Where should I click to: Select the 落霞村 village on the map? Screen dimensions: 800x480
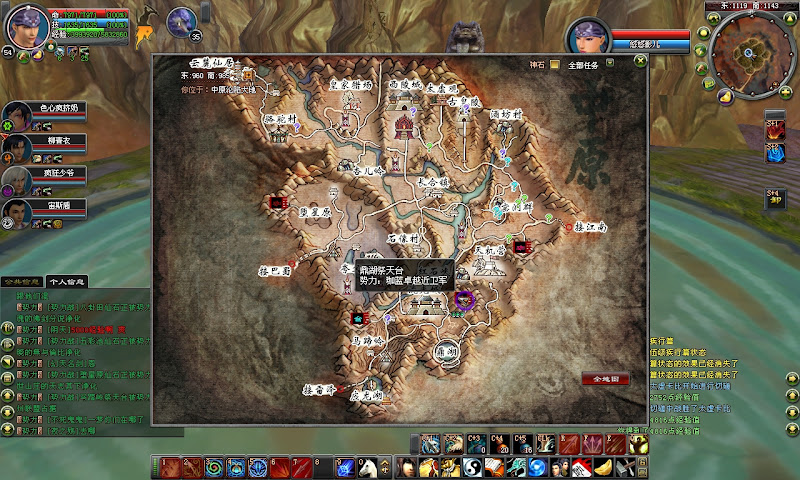coord(282,118)
